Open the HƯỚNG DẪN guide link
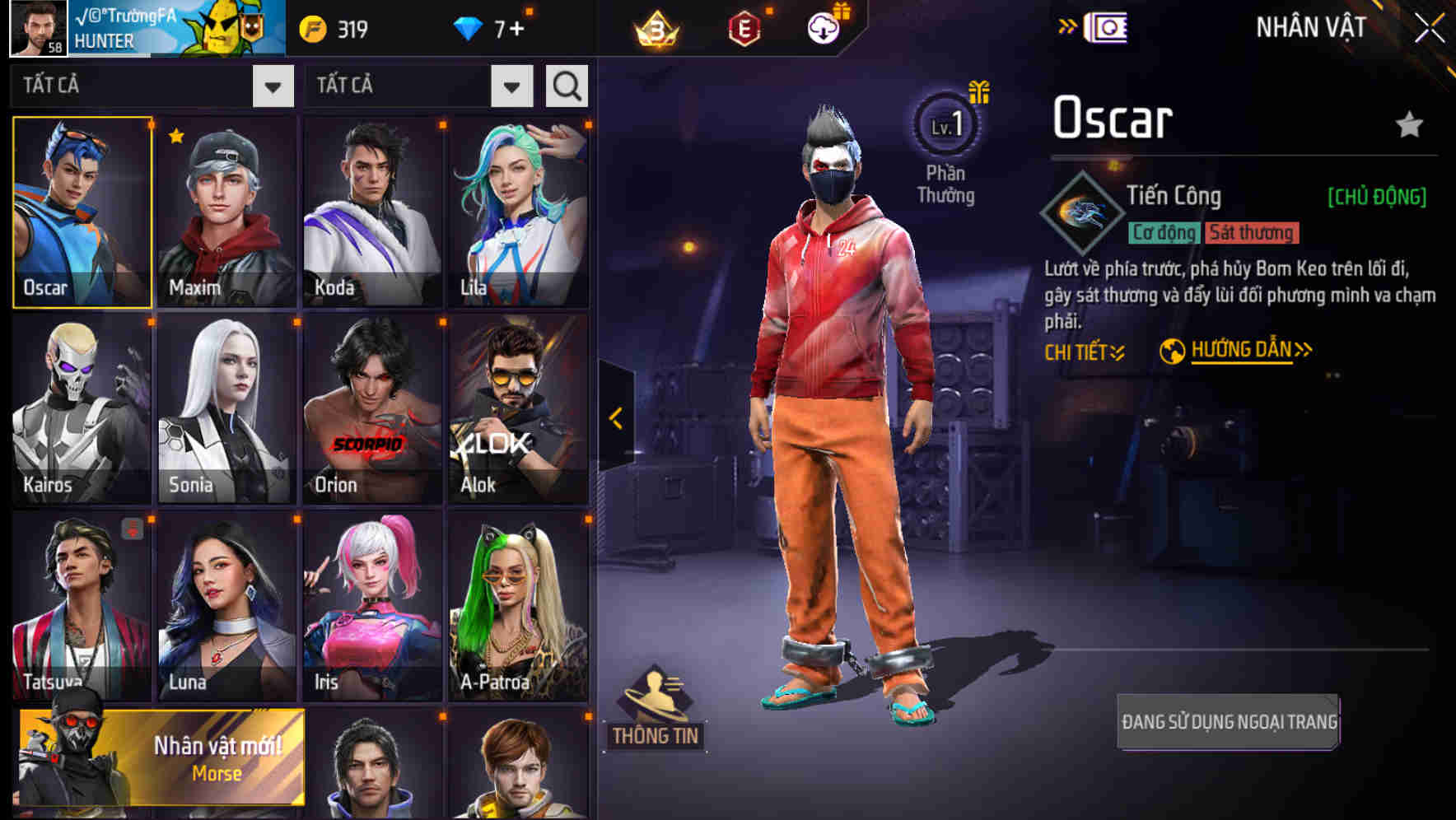 (1240, 348)
